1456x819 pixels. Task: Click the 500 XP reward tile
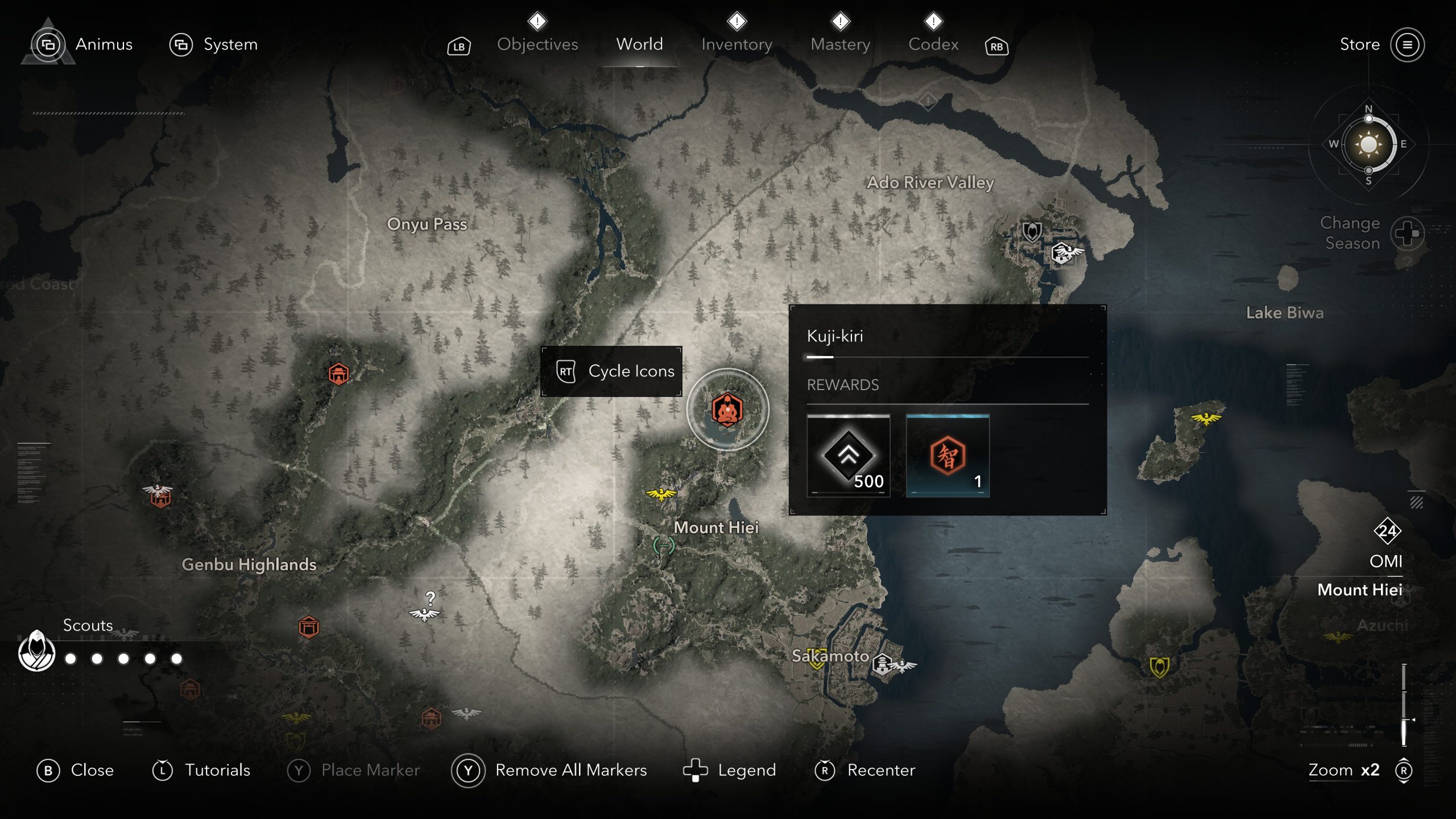point(848,456)
